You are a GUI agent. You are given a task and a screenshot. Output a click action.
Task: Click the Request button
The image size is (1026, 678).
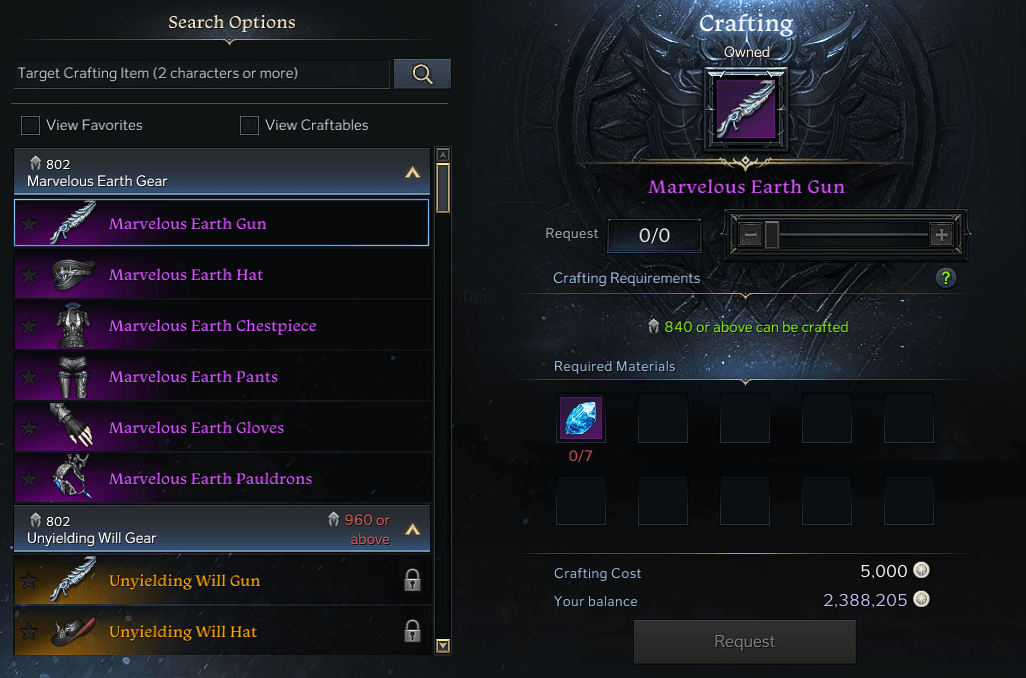pyautogui.click(x=744, y=641)
